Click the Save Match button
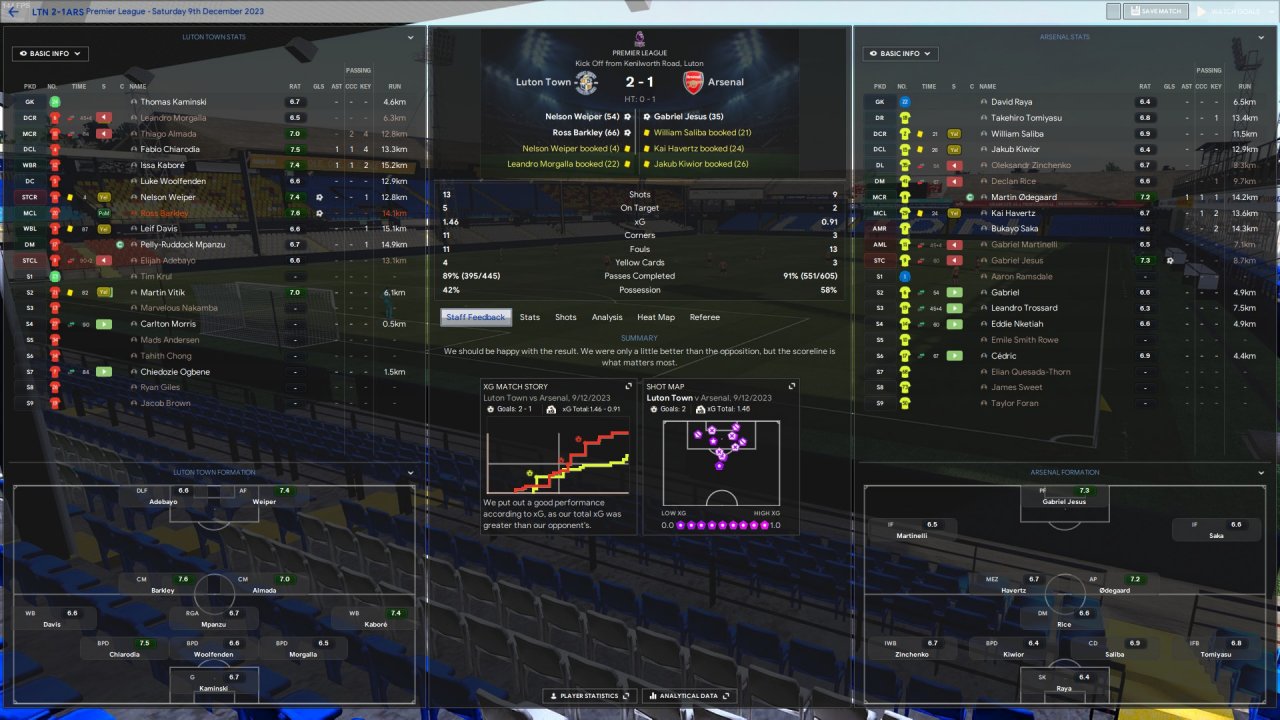Screen dimensions: 1280x720 (1155, 12)
